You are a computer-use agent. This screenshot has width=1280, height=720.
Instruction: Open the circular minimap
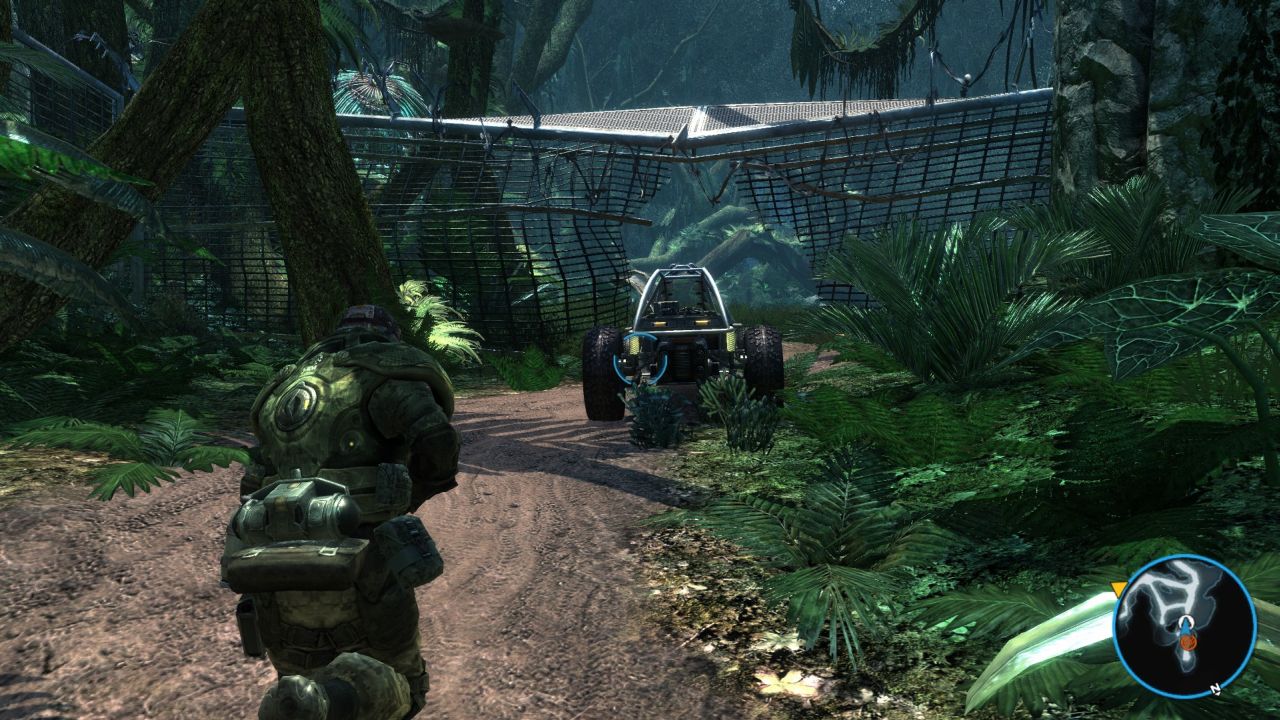tap(1184, 626)
